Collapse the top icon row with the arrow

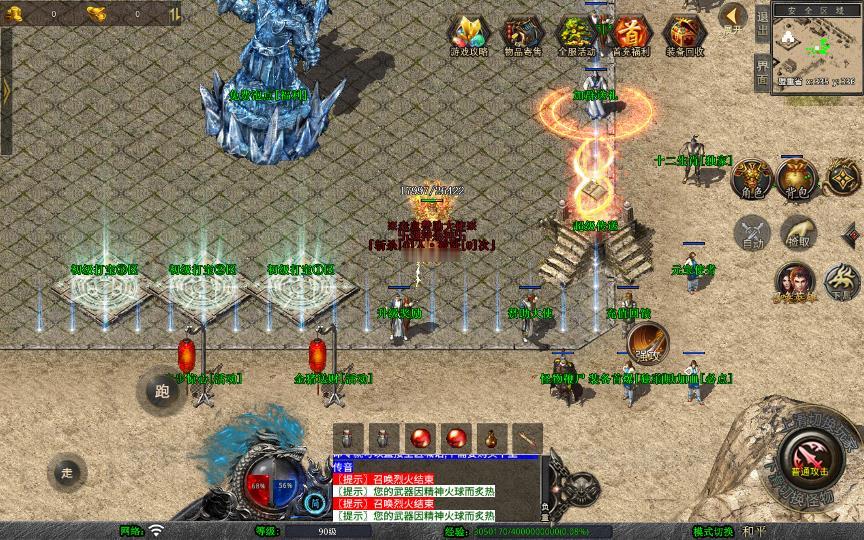coord(733,17)
